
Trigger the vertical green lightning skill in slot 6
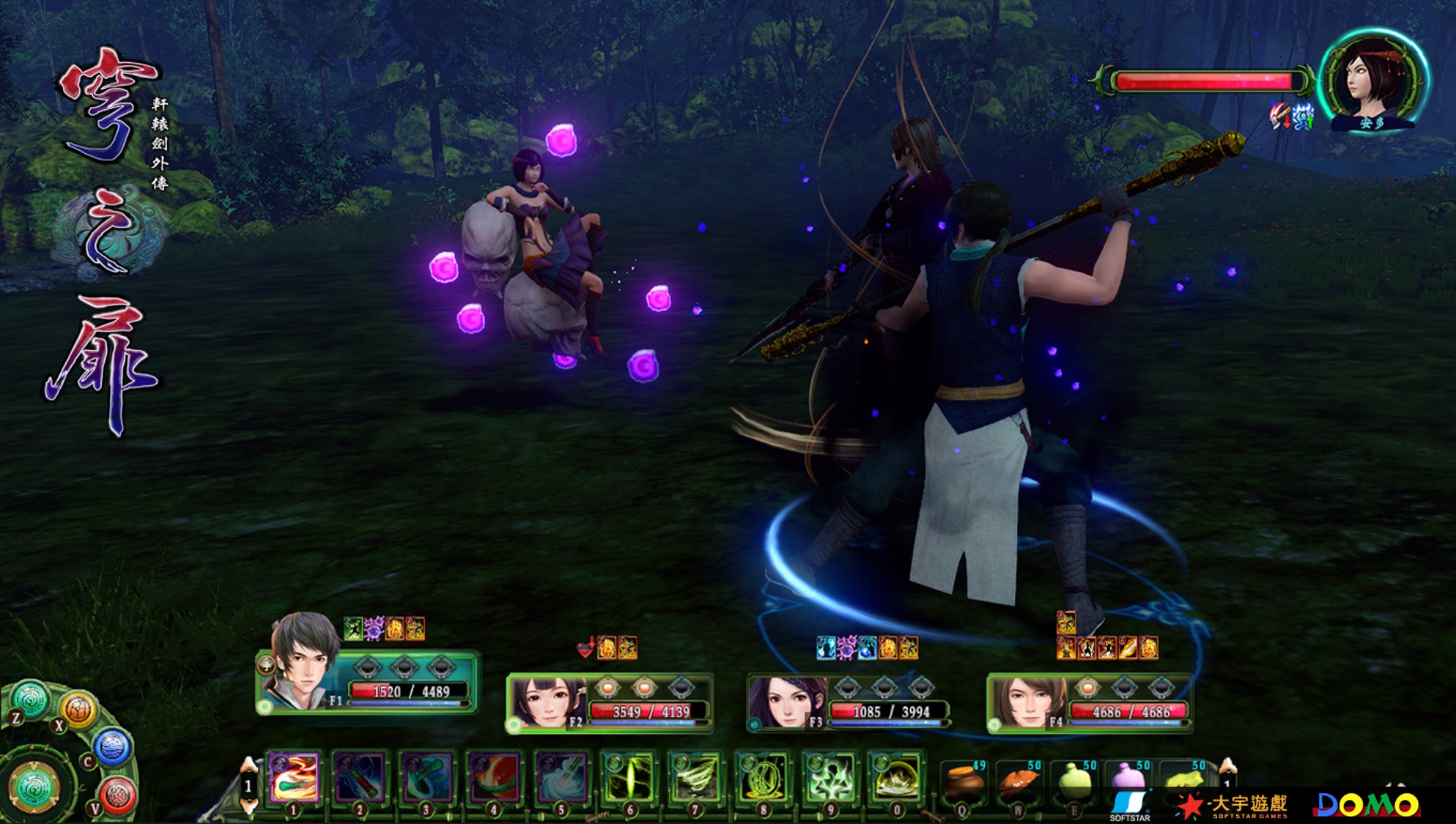(x=629, y=778)
